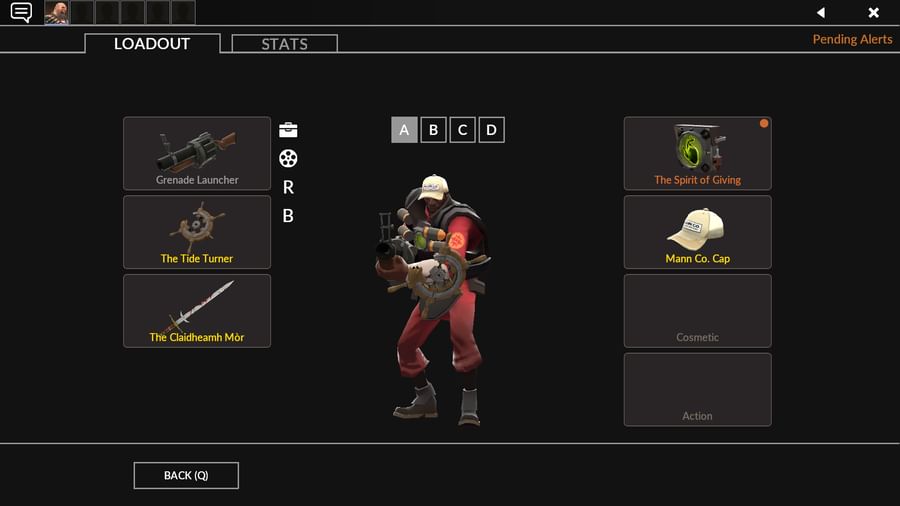Open the chat speech bubble icon
Image resolution: width=900 pixels, height=506 pixels.
tap(21, 13)
